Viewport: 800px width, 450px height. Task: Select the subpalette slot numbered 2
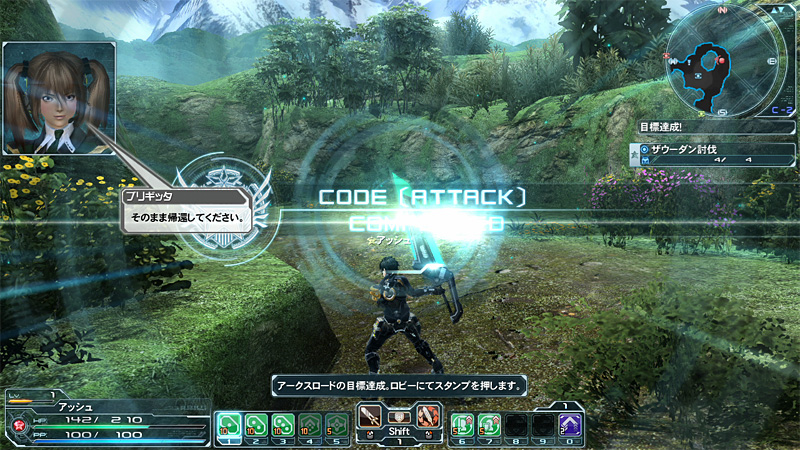[257, 425]
